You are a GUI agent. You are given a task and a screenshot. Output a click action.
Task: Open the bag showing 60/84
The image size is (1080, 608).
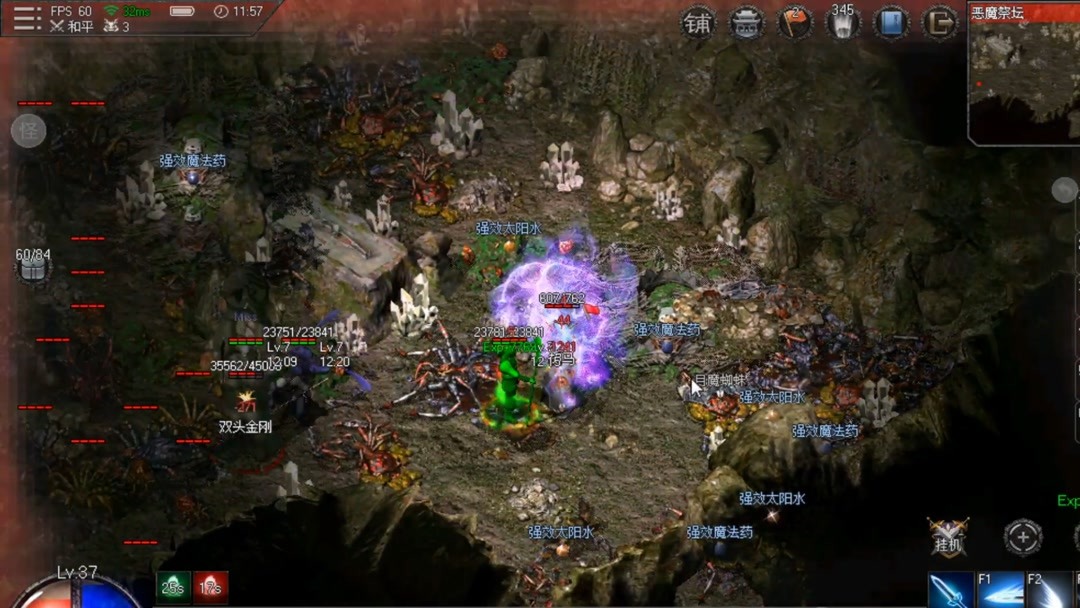[x=32, y=264]
